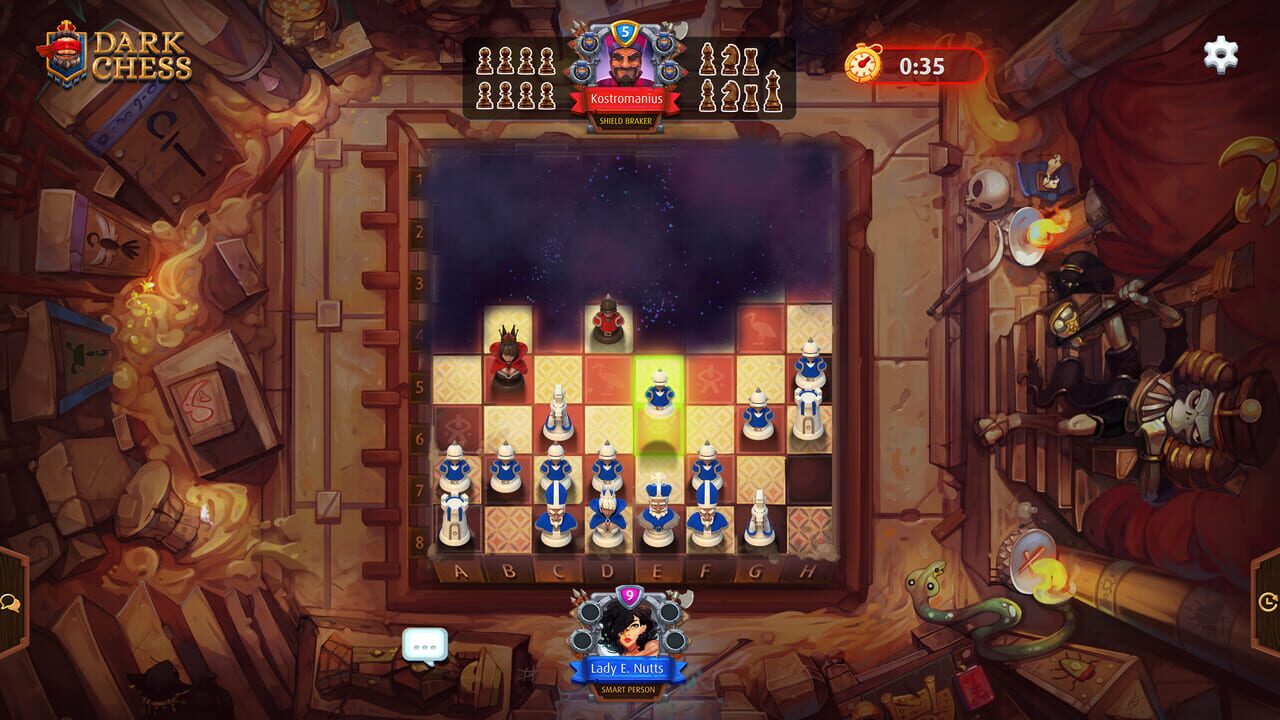Toggle the lower-right shield slot on Kostromanius frame
The image size is (1280, 720).
point(671,69)
